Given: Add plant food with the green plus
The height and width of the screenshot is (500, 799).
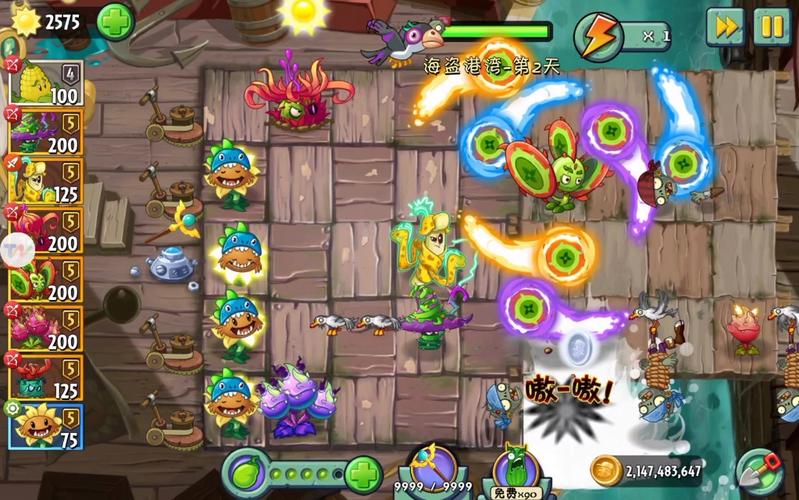Looking at the screenshot, I should (362, 472).
